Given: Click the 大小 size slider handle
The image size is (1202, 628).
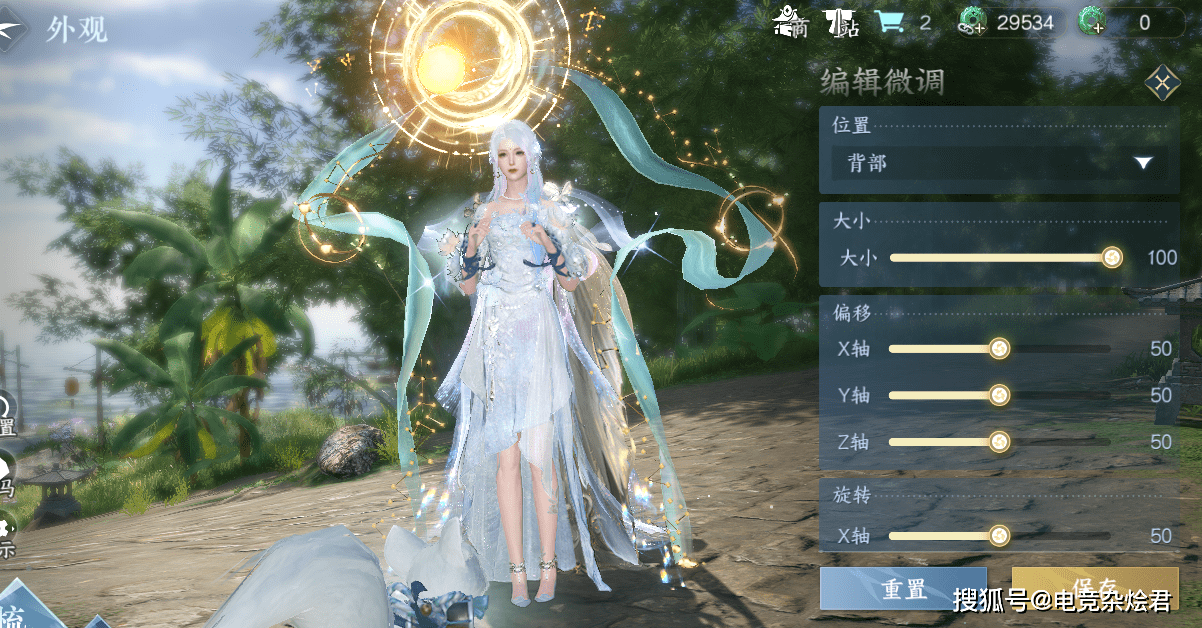Looking at the screenshot, I should [x=1111, y=258].
